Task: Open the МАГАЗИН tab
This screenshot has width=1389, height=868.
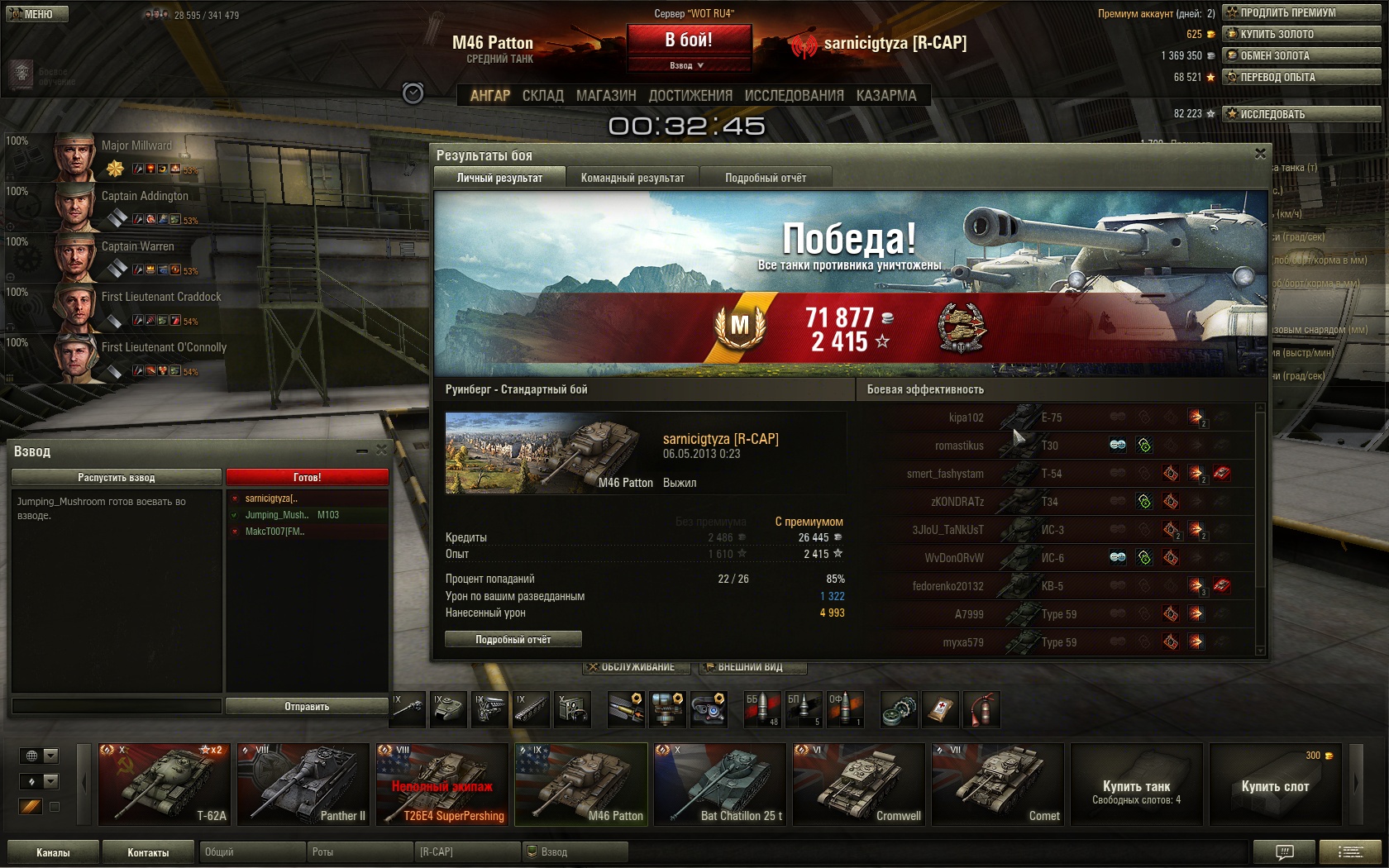Action: (606, 96)
